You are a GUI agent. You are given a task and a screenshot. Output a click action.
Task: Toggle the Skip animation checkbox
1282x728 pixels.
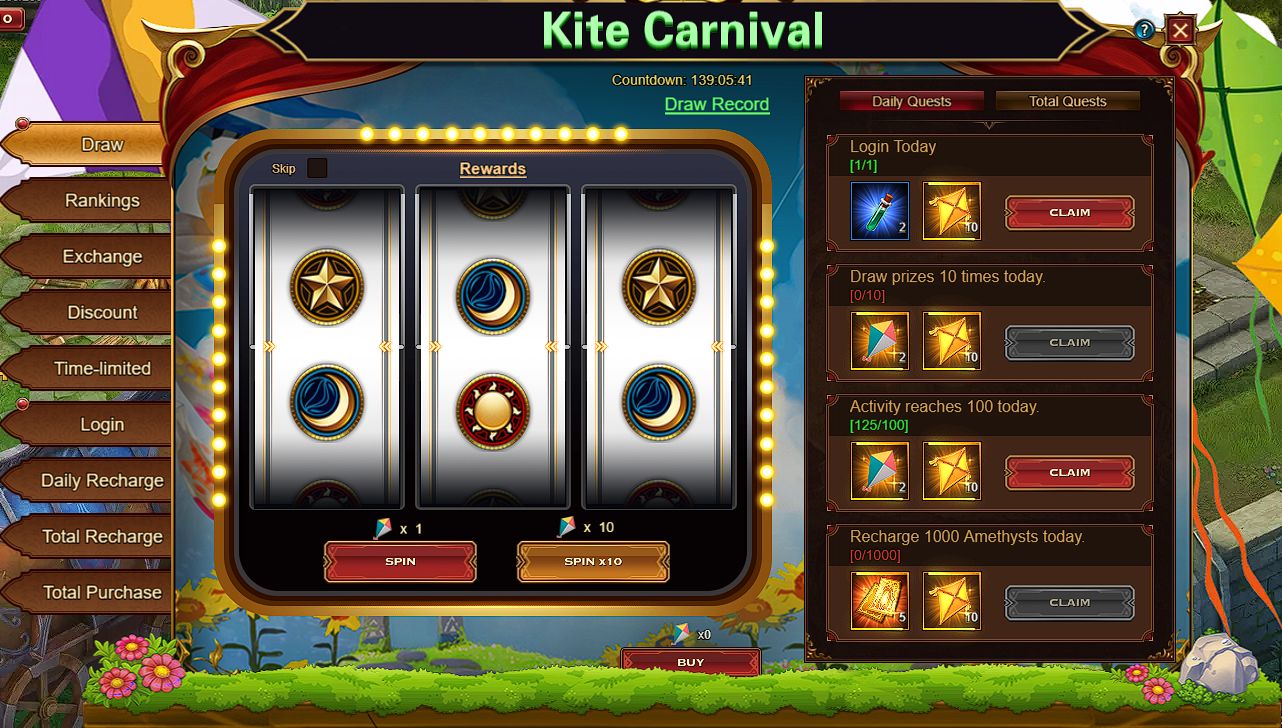coord(317,168)
